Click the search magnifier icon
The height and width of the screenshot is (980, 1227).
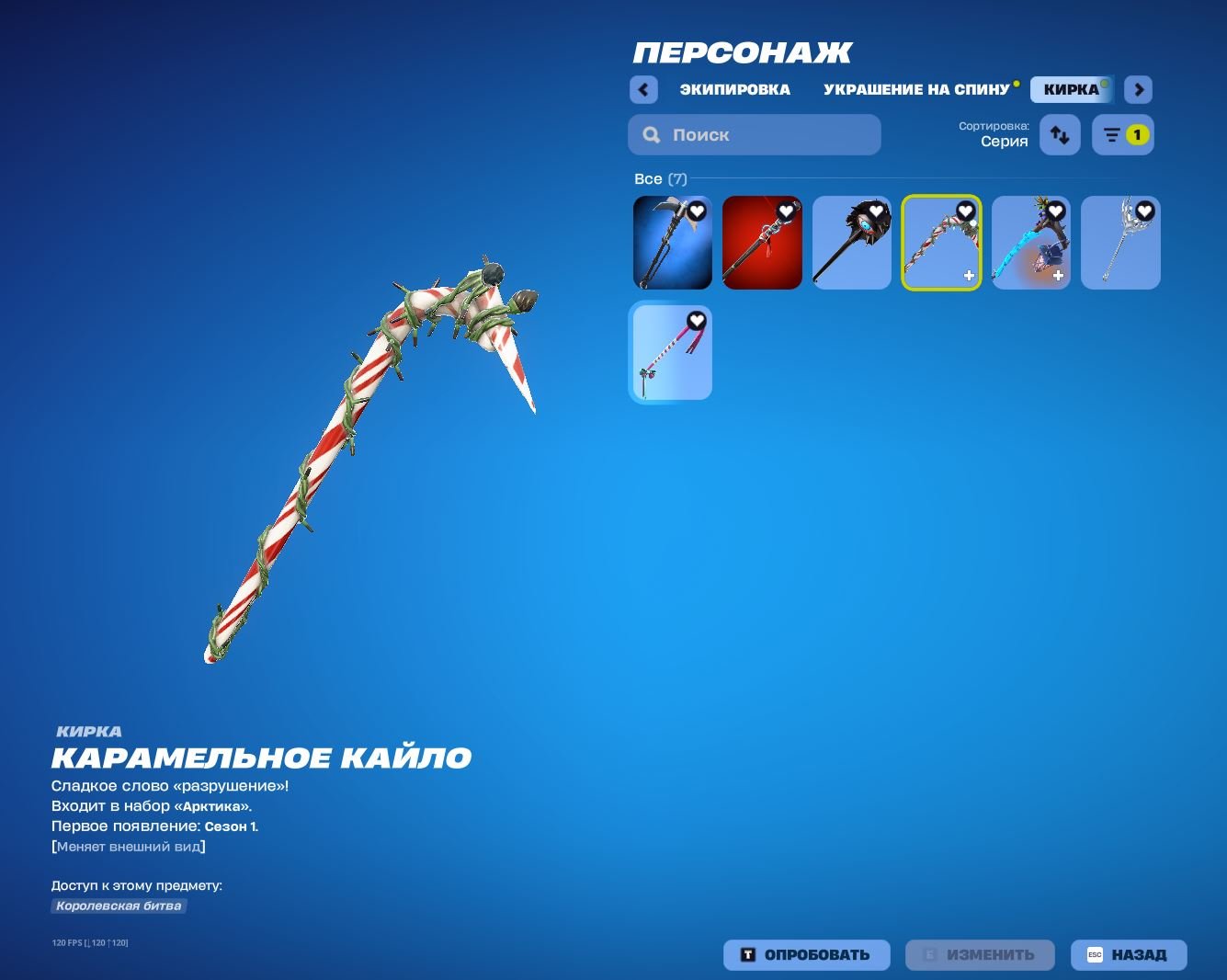651,134
